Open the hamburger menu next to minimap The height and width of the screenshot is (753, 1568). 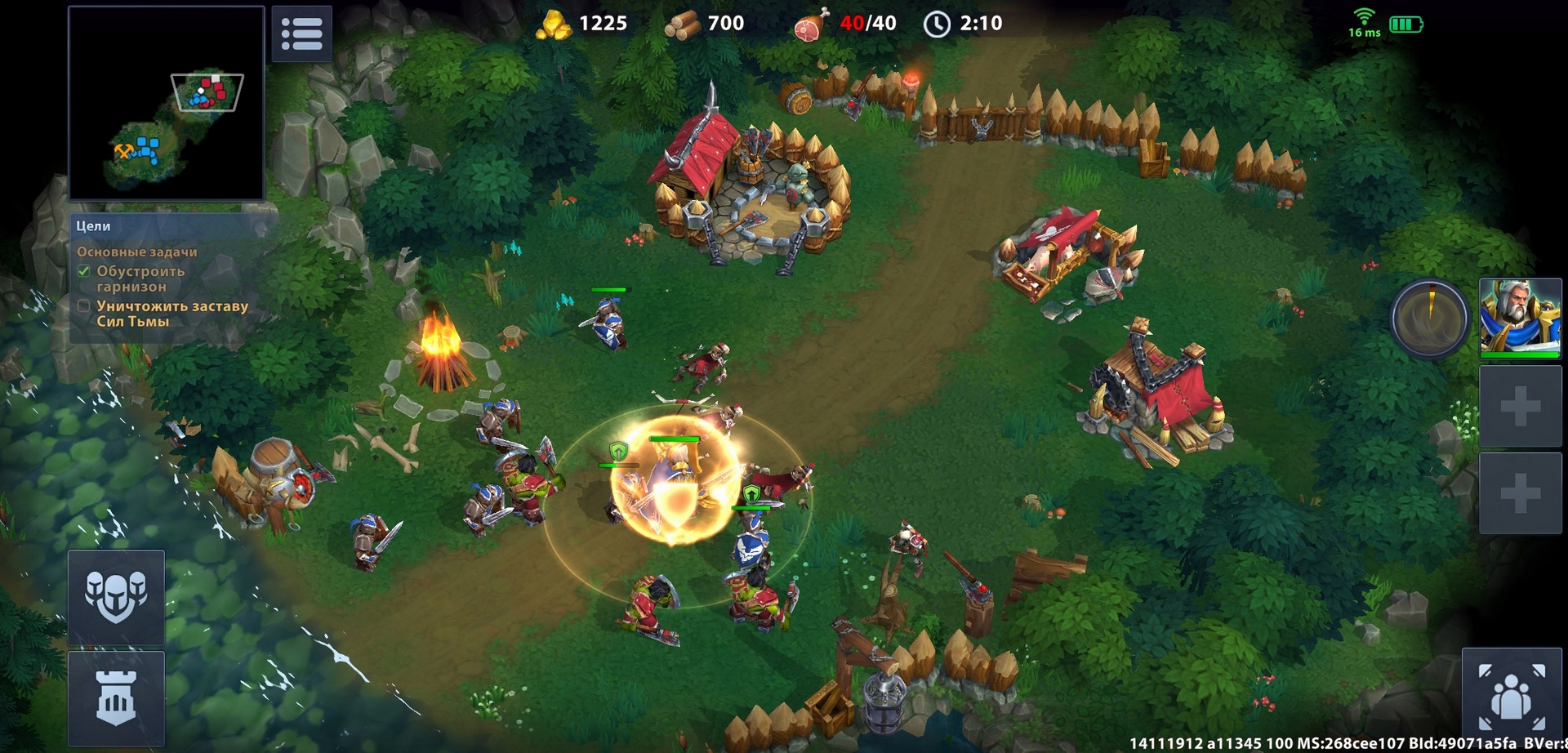click(301, 33)
